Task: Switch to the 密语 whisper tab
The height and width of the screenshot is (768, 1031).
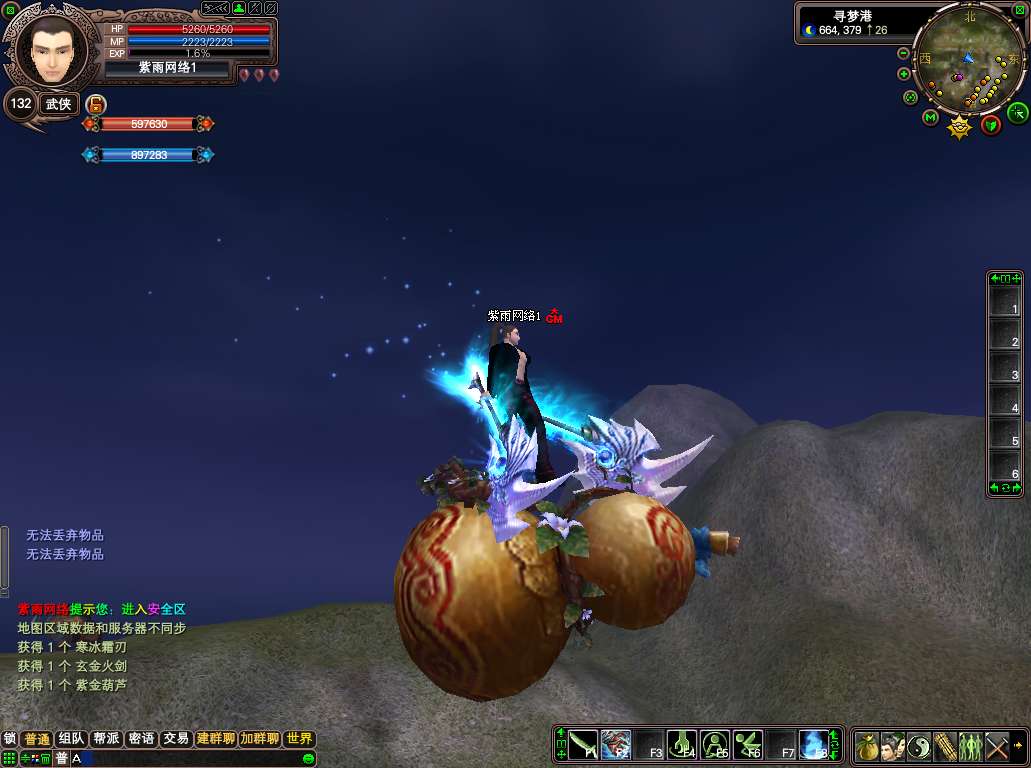Action: point(141,739)
